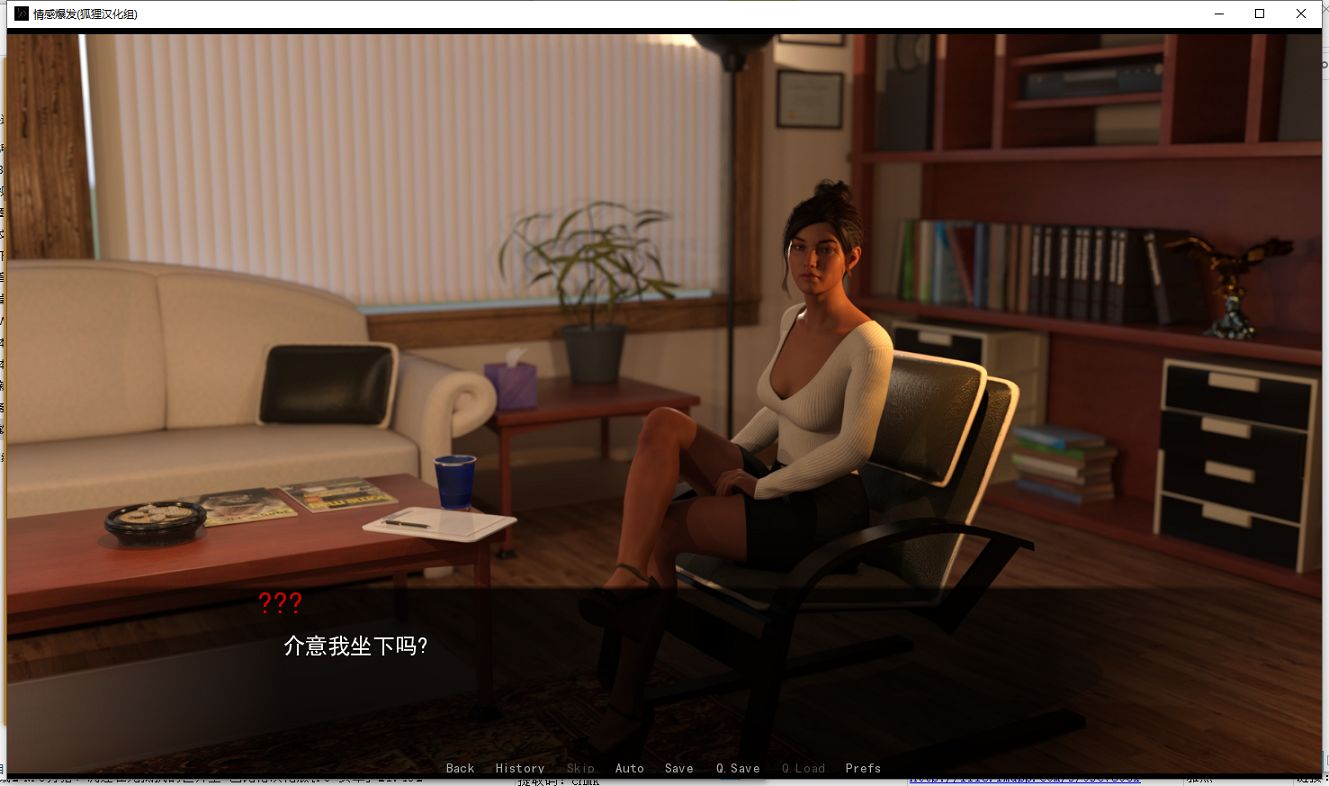Click the partially visible window on the left edge

pyautogui.click(x=4, y=300)
